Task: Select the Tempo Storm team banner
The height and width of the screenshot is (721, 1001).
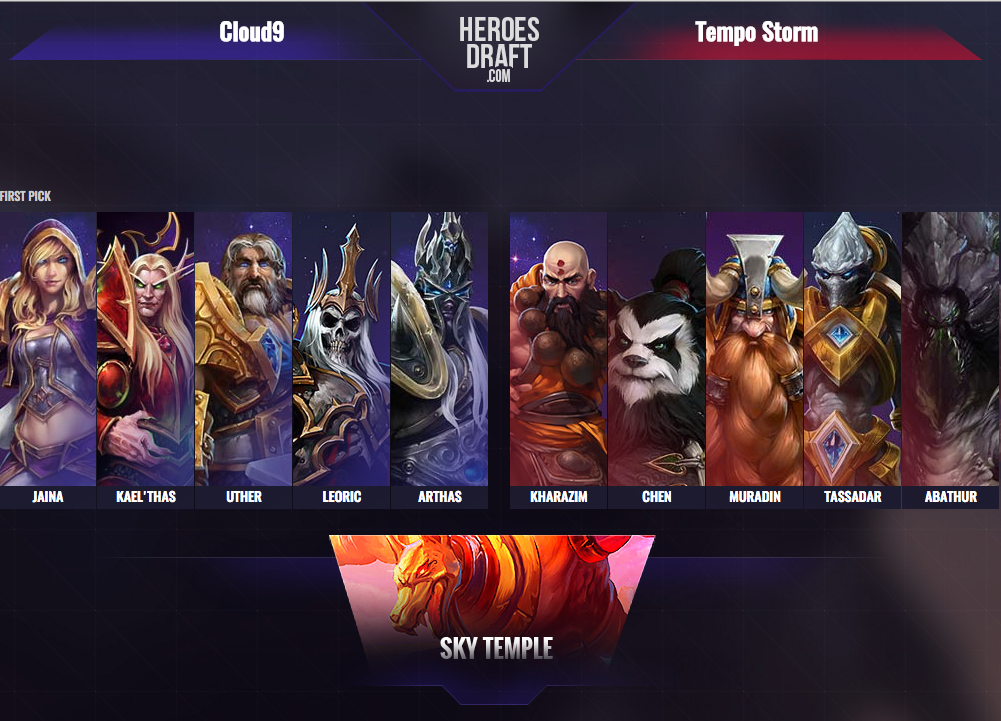Action: coord(756,33)
